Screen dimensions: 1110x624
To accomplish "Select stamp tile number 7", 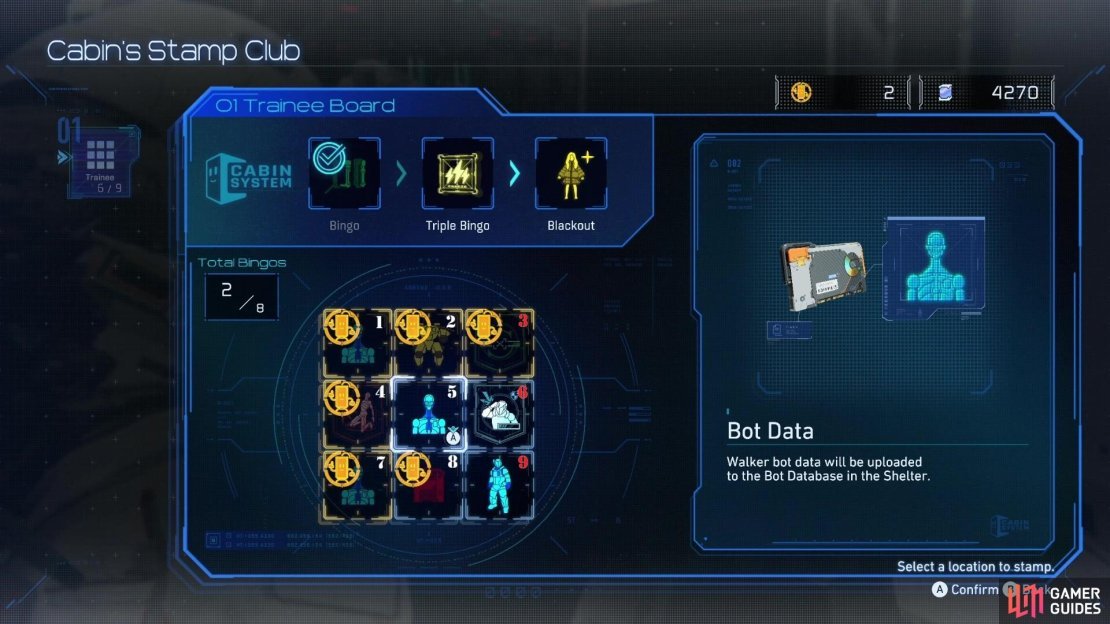I will (356, 485).
